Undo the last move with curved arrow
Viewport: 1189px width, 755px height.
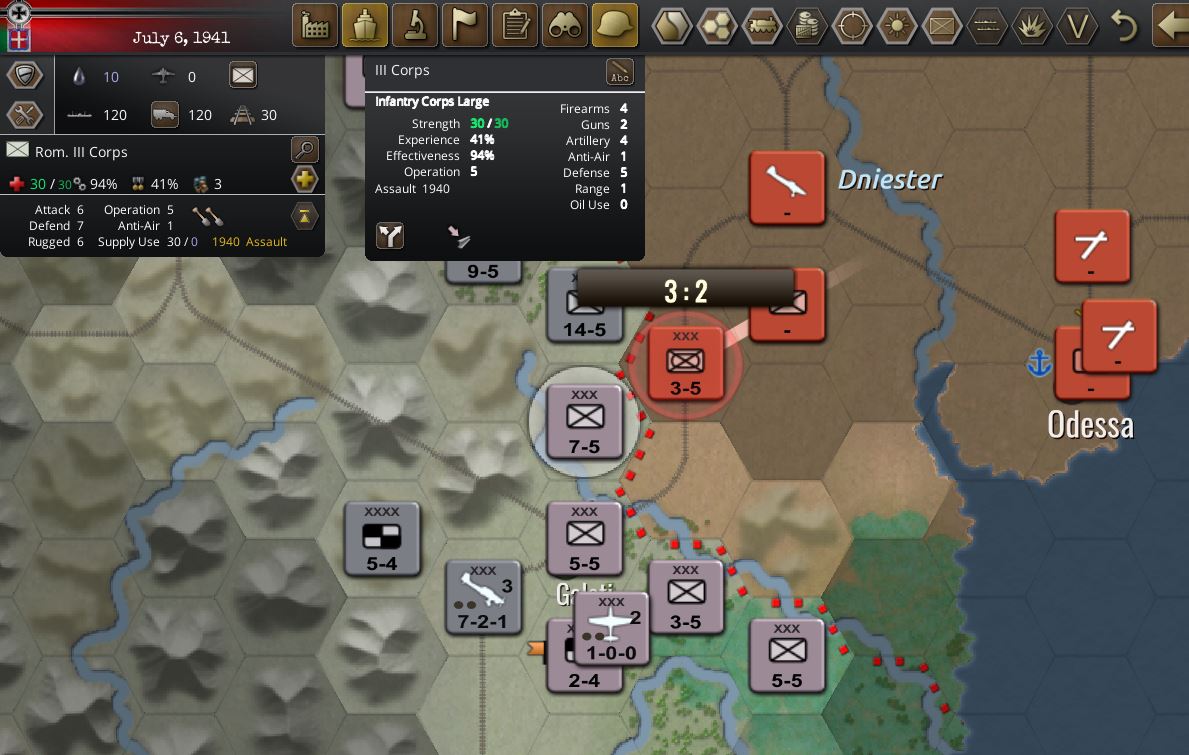(1124, 26)
